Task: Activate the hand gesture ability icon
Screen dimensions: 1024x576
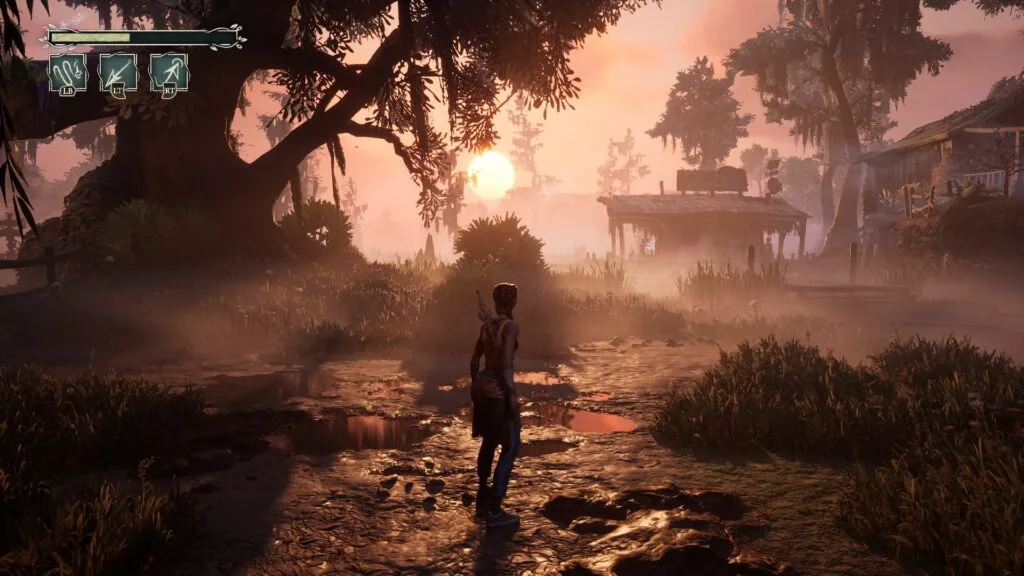Action: click(68, 74)
